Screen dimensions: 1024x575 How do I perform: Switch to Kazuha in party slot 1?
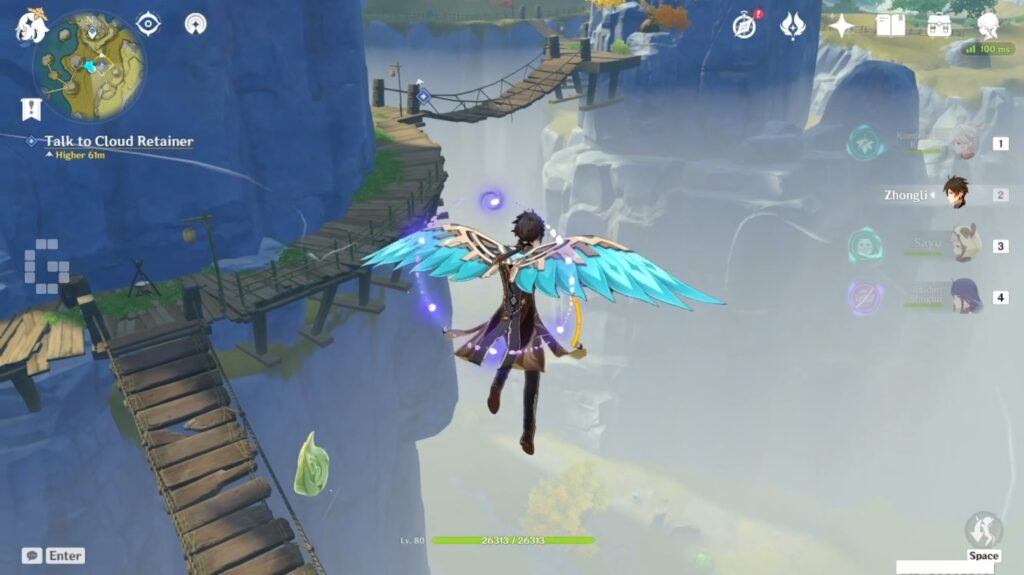tap(964, 142)
